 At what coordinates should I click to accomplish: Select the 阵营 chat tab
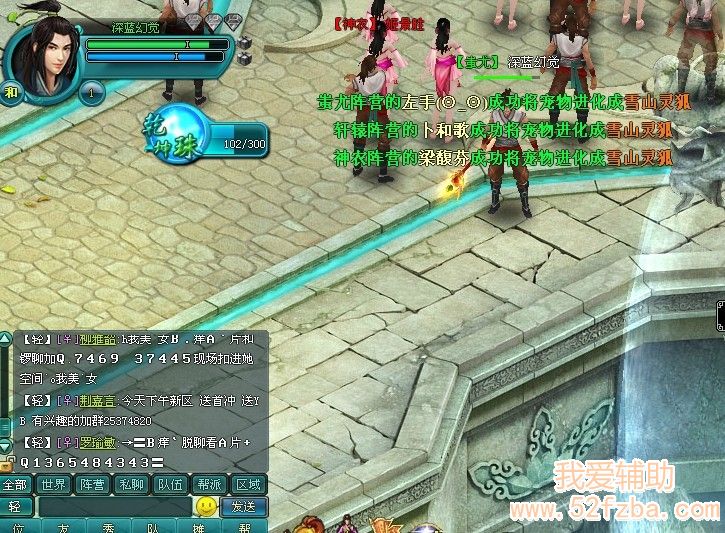tap(91, 484)
